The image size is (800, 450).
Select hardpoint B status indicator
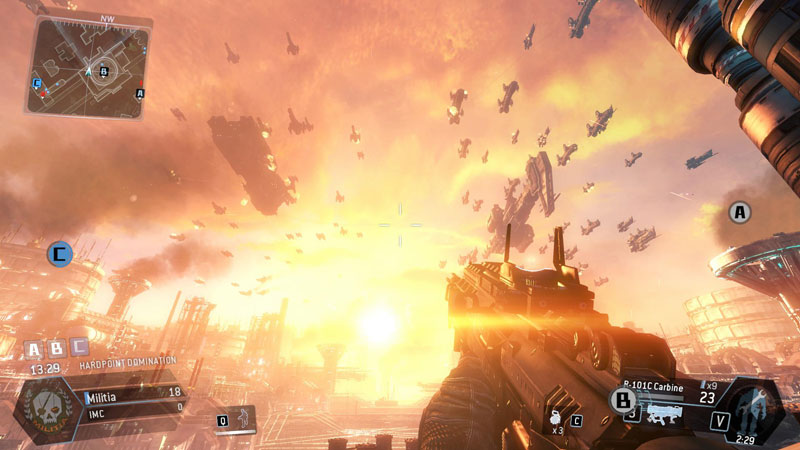click(56, 349)
